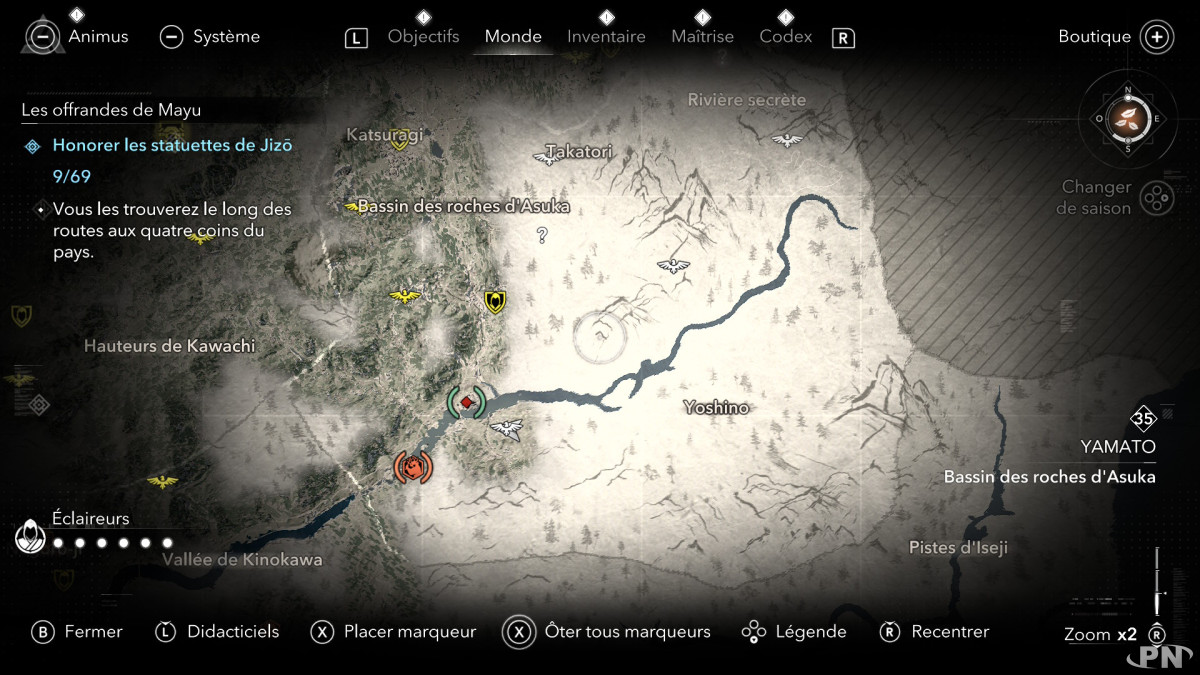Click the orange-bracketed marker by the river
This screenshot has height=675, width=1200.
[x=412, y=466]
